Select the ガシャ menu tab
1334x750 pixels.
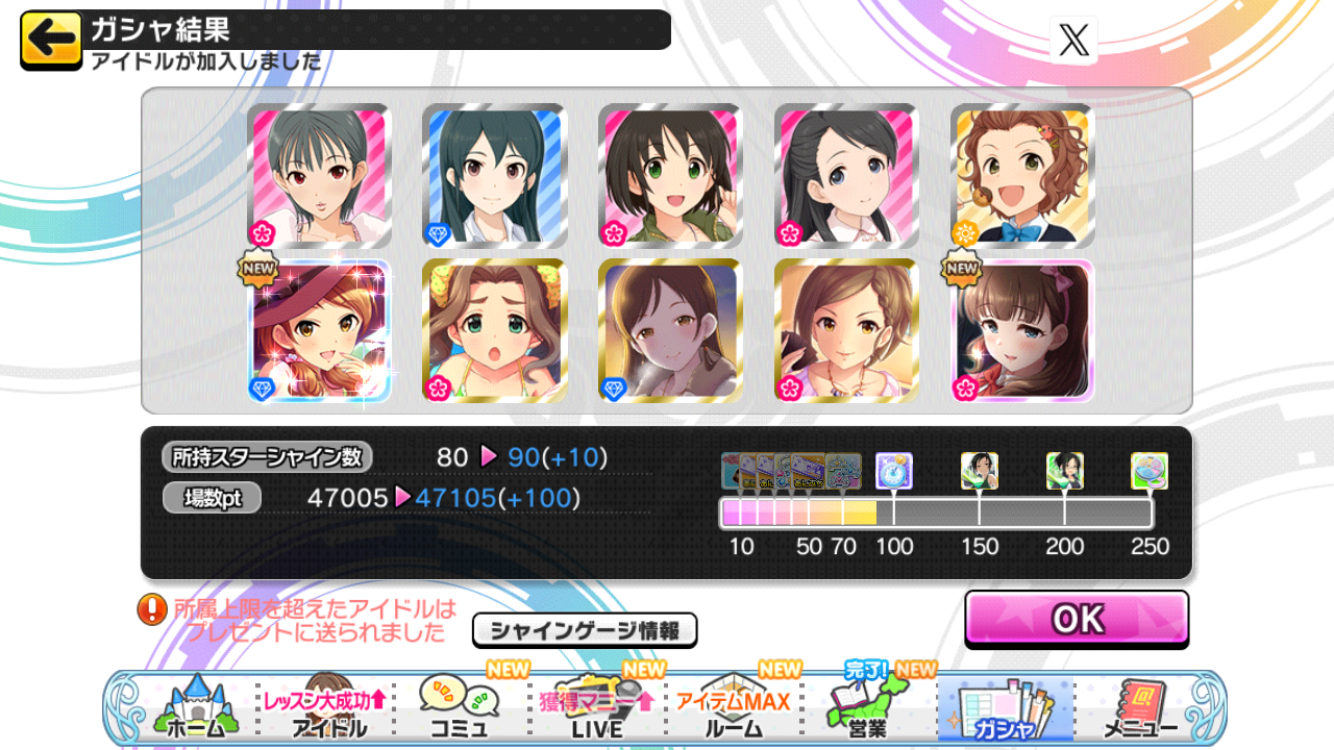click(x=1004, y=708)
